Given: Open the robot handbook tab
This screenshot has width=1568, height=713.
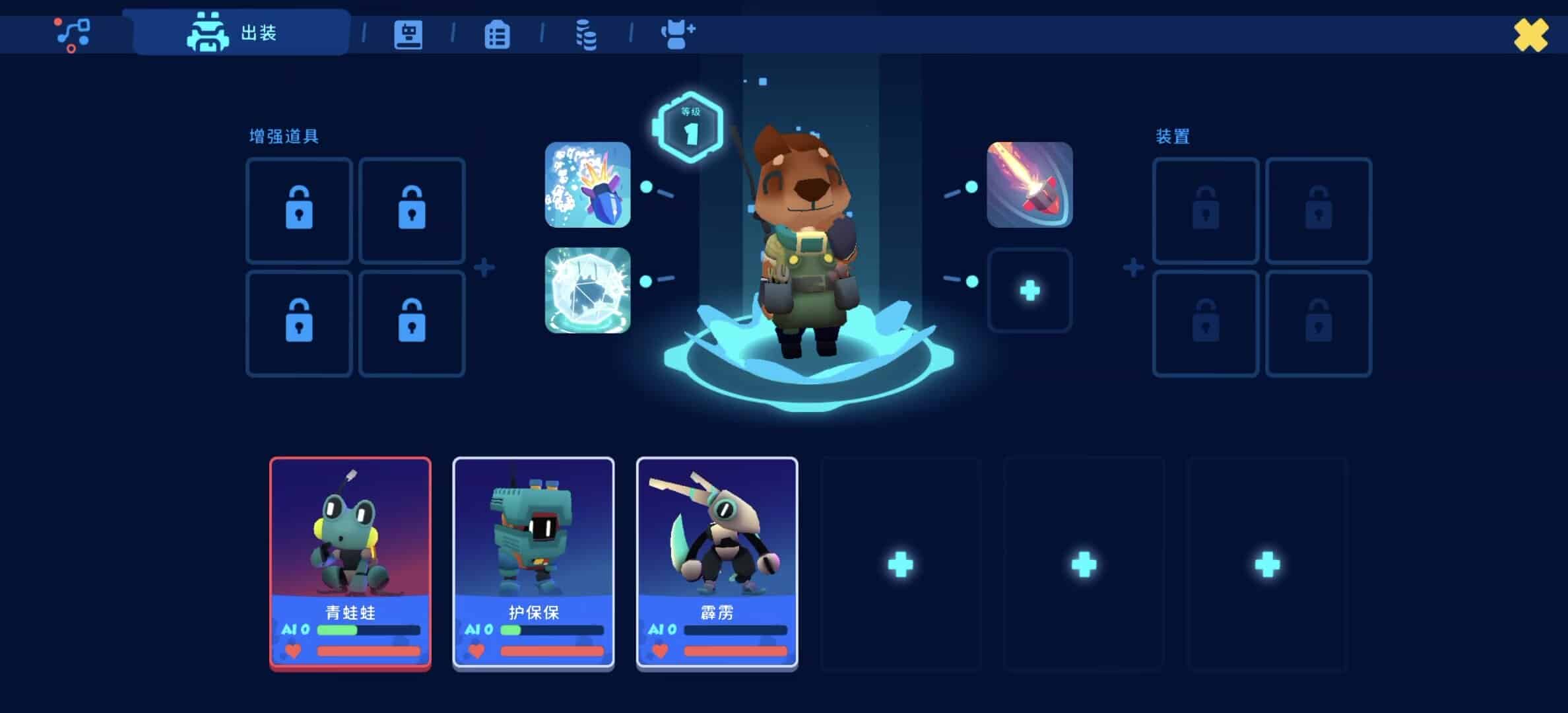Looking at the screenshot, I should tap(408, 34).
